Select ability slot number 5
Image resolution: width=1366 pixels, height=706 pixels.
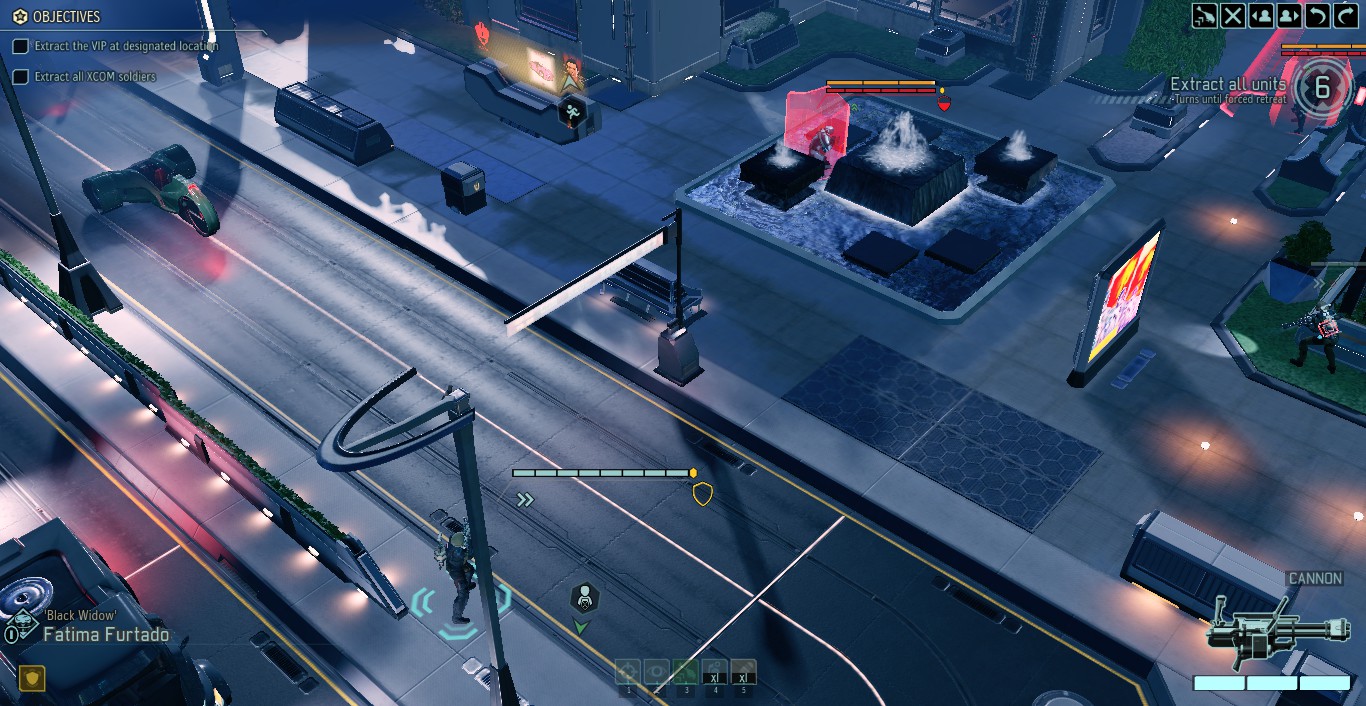[743, 673]
